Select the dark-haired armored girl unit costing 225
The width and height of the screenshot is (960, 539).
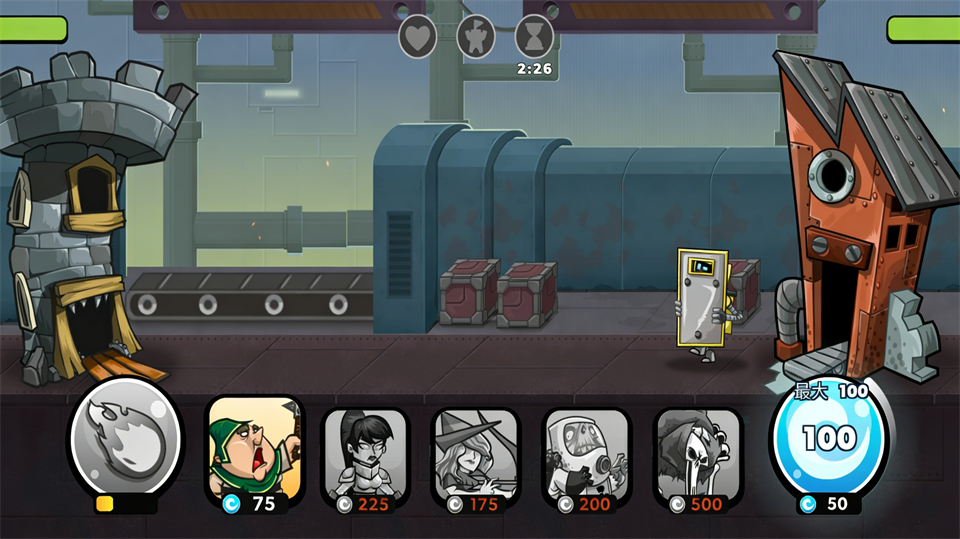coord(366,452)
